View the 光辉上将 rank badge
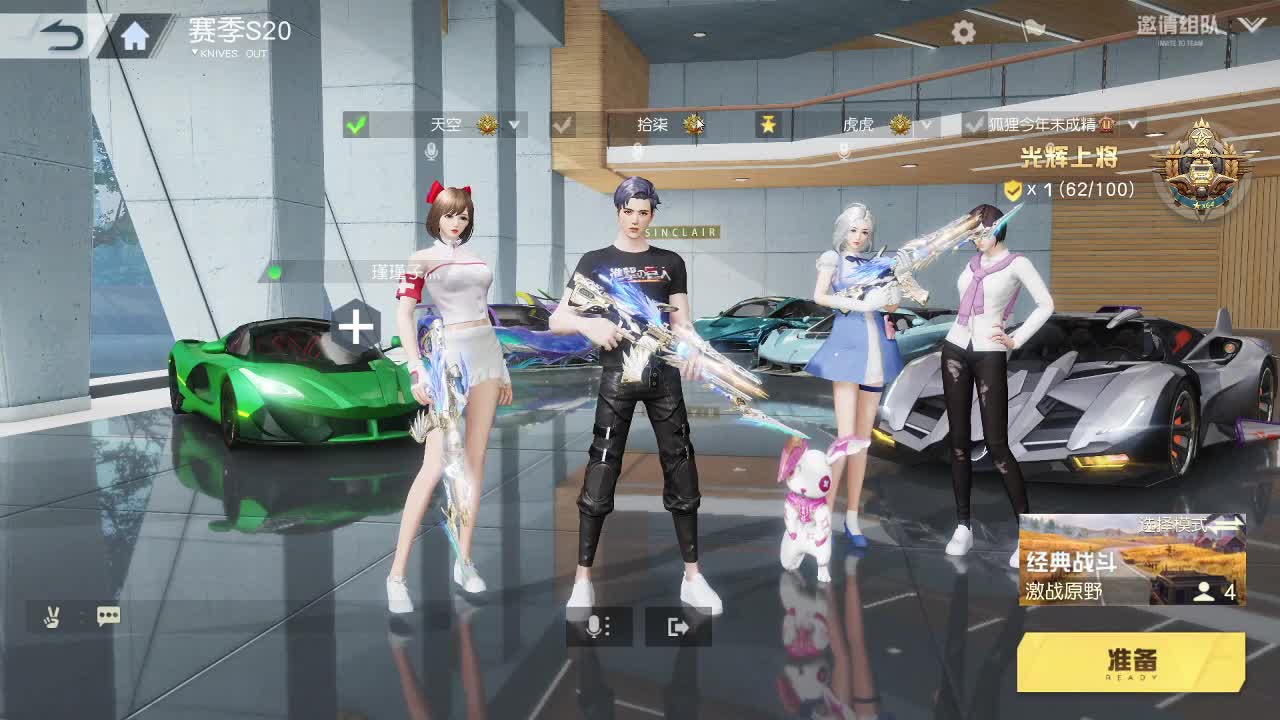Image resolution: width=1280 pixels, height=720 pixels. click(1201, 166)
